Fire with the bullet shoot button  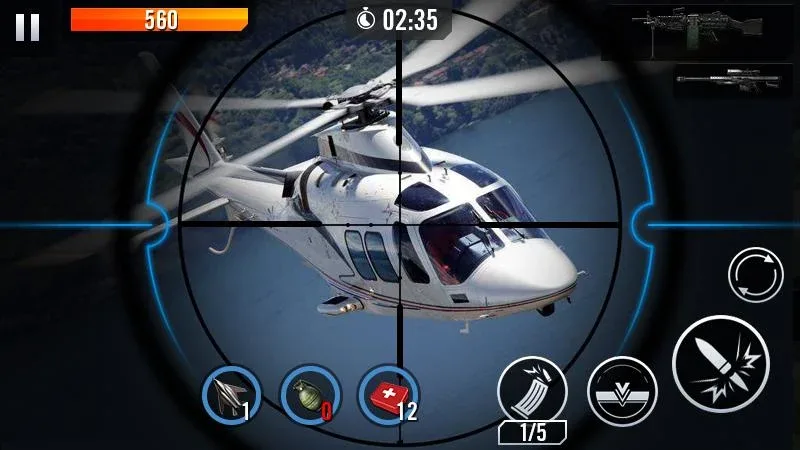[719, 364]
